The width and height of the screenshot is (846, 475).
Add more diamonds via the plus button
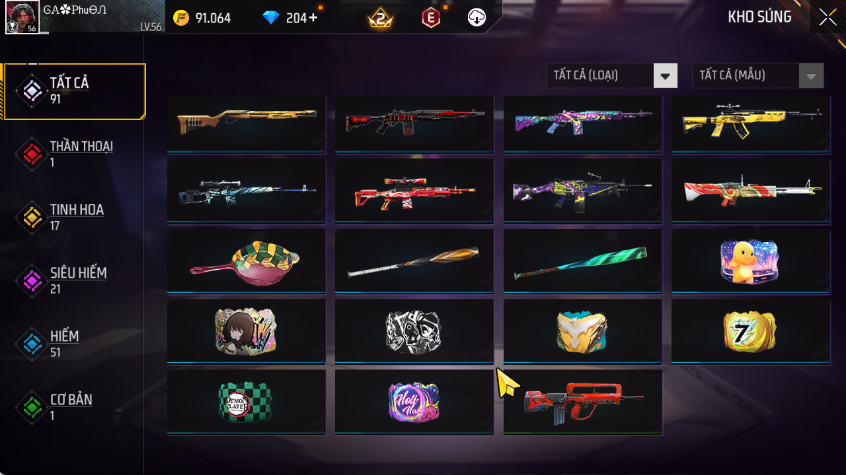coord(314,18)
